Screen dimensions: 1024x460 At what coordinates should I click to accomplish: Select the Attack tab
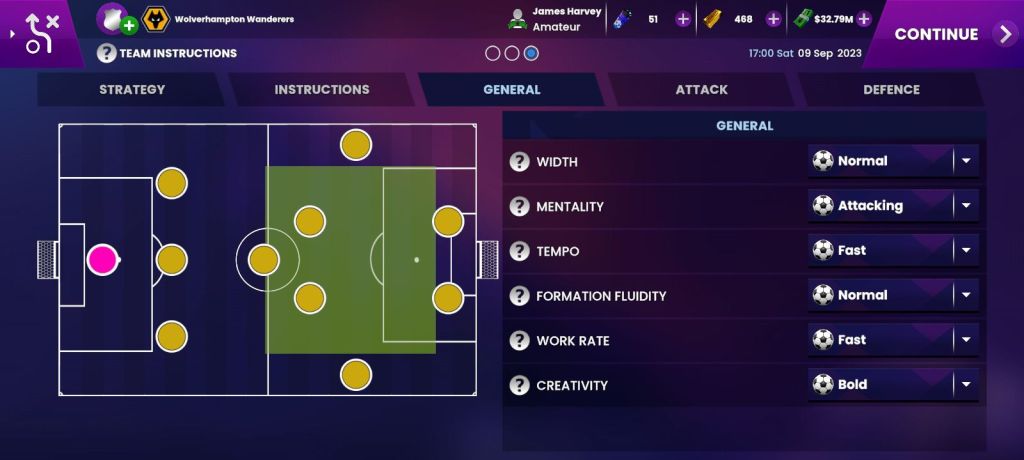(x=701, y=90)
